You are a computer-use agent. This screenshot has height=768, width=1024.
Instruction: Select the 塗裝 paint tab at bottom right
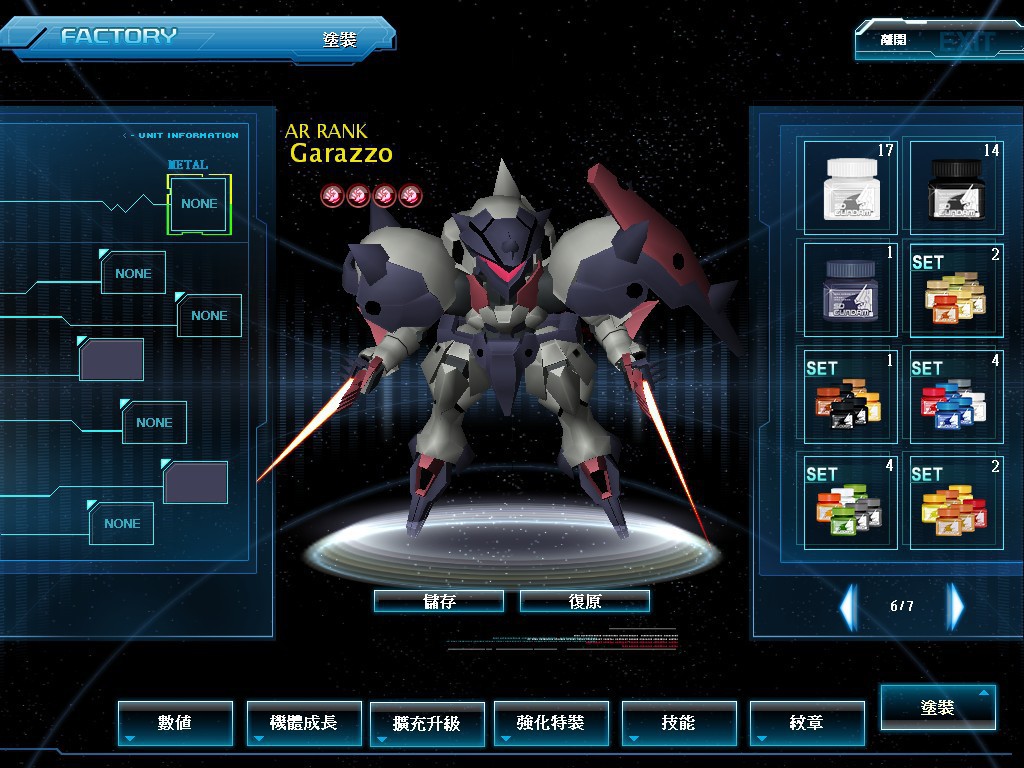click(938, 707)
